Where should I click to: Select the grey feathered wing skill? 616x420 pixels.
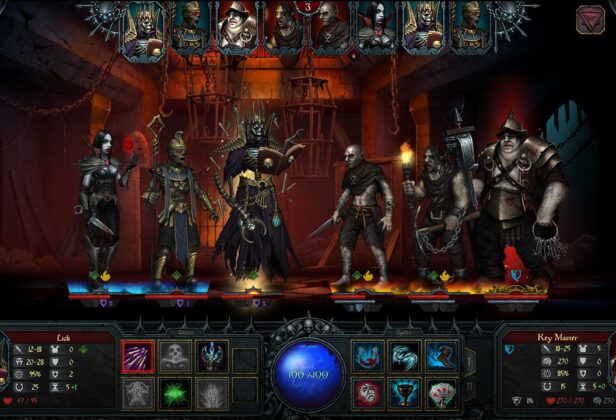pos(212,393)
